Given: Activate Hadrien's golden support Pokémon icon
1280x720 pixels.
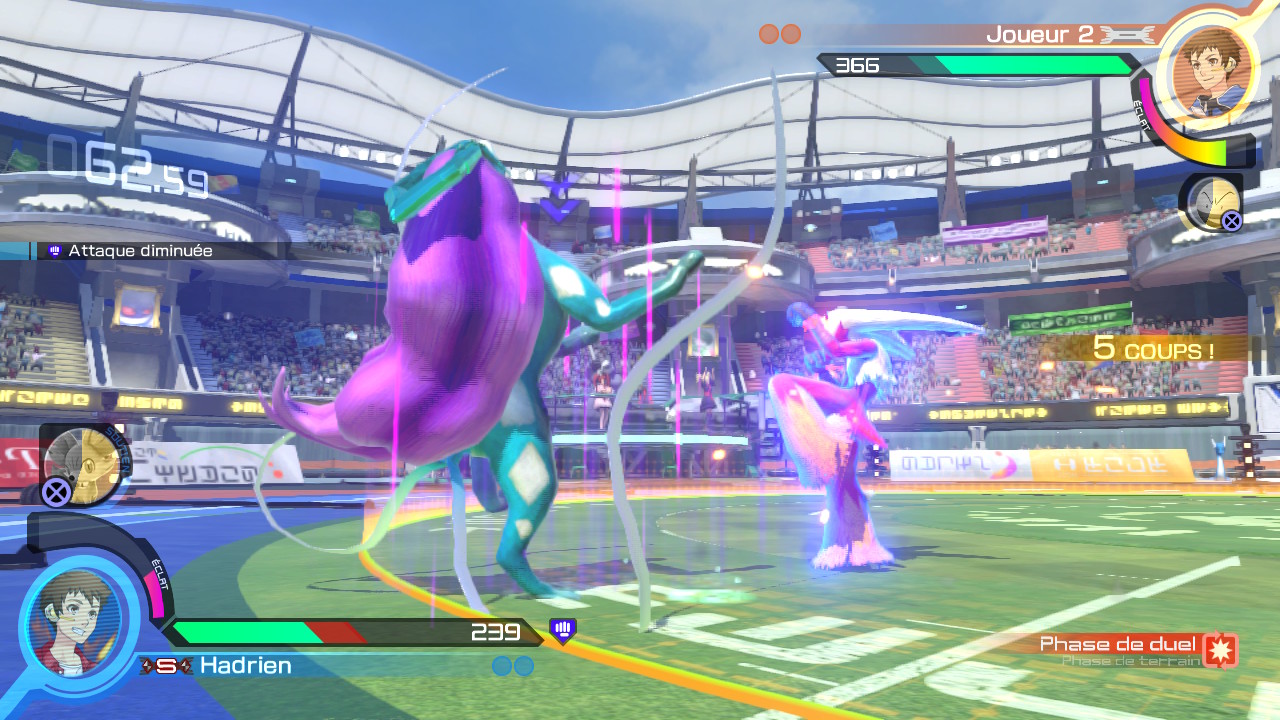Looking at the screenshot, I should pyautogui.click(x=82, y=463).
